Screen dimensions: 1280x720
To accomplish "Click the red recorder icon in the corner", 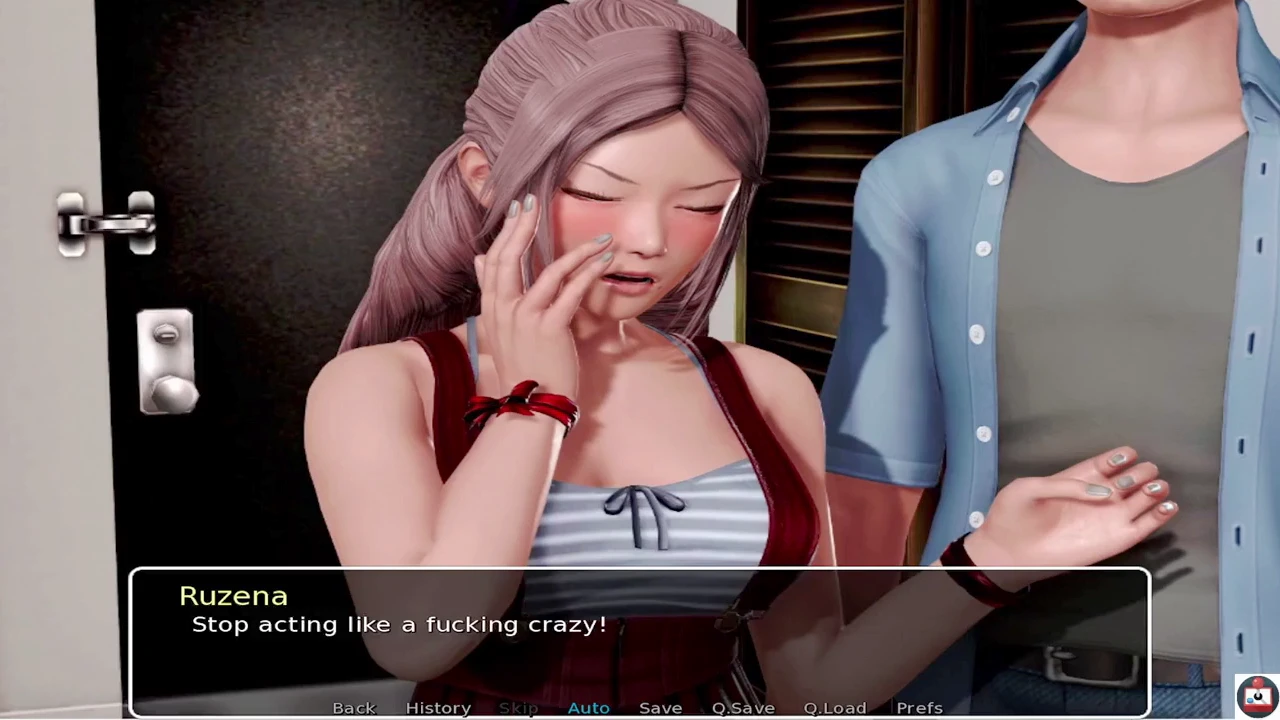I will click(x=1256, y=694).
